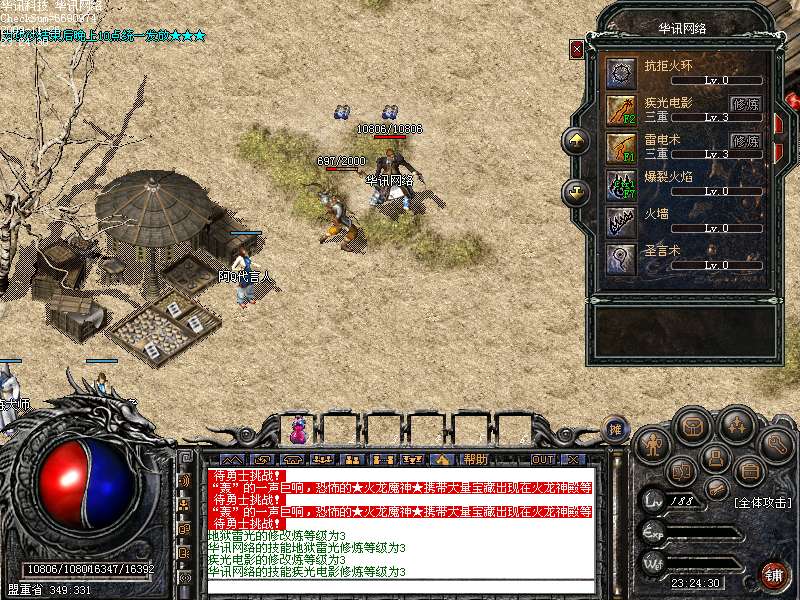800x600 pixels.
Task: Close the skill panel with the red X
Action: (x=576, y=48)
